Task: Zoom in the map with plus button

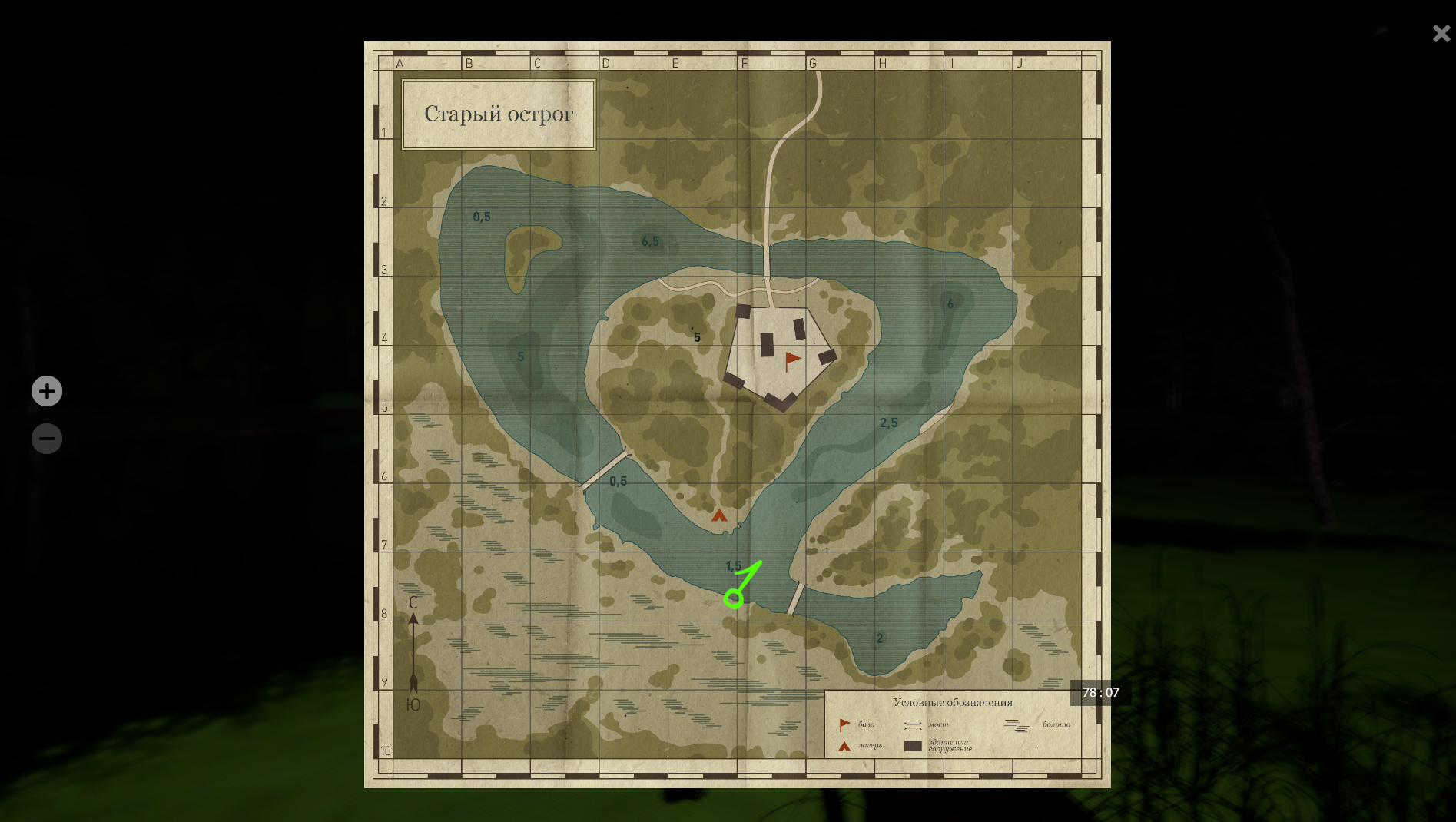Action: (47, 391)
